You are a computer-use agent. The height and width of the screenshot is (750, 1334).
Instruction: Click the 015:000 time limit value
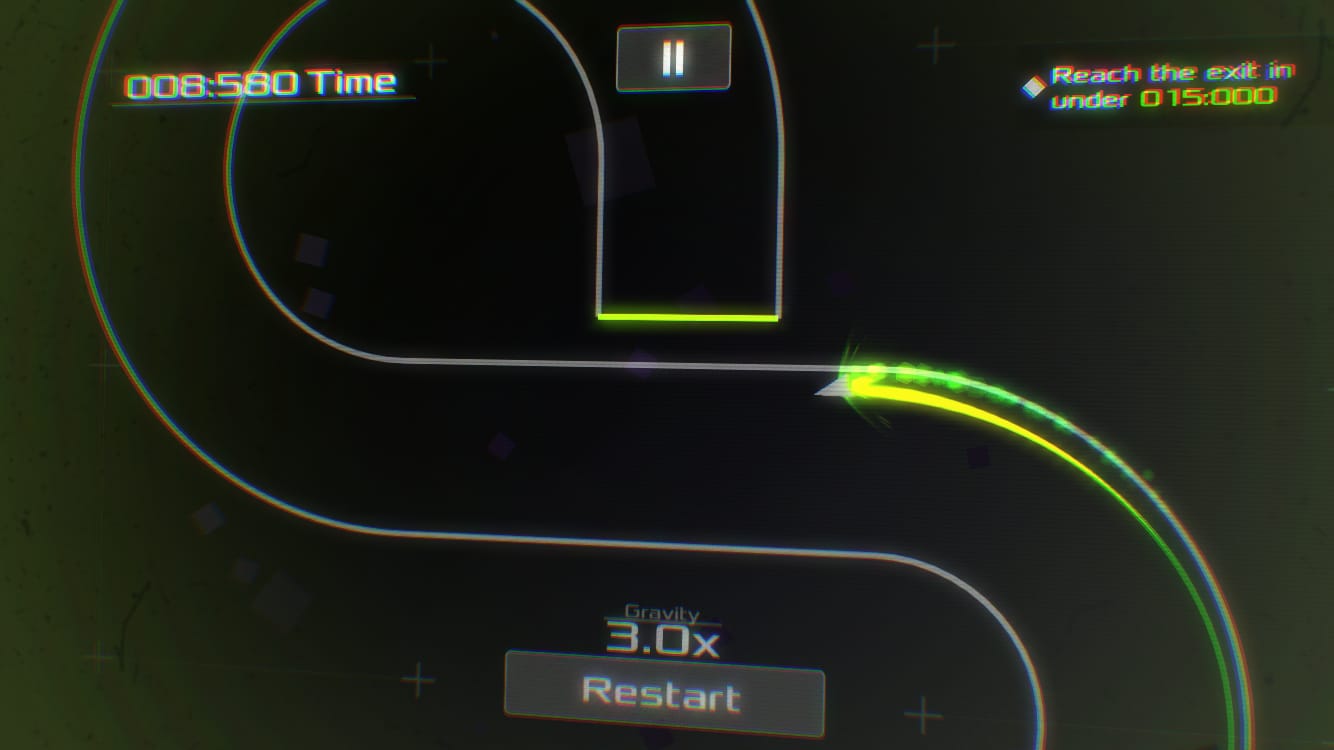pyautogui.click(x=1208, y=99)
